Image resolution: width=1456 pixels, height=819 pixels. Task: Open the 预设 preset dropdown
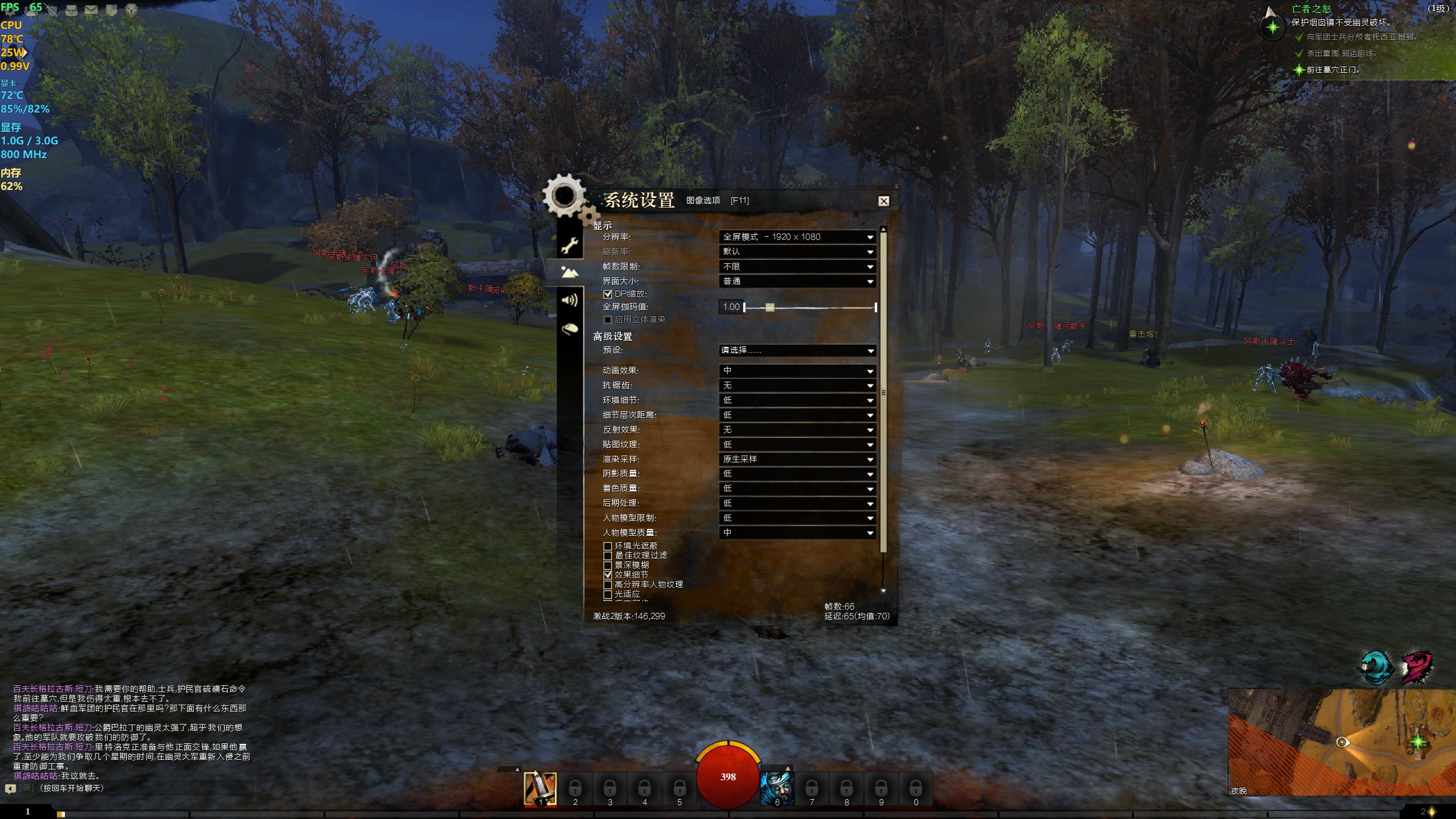[797, 350]
